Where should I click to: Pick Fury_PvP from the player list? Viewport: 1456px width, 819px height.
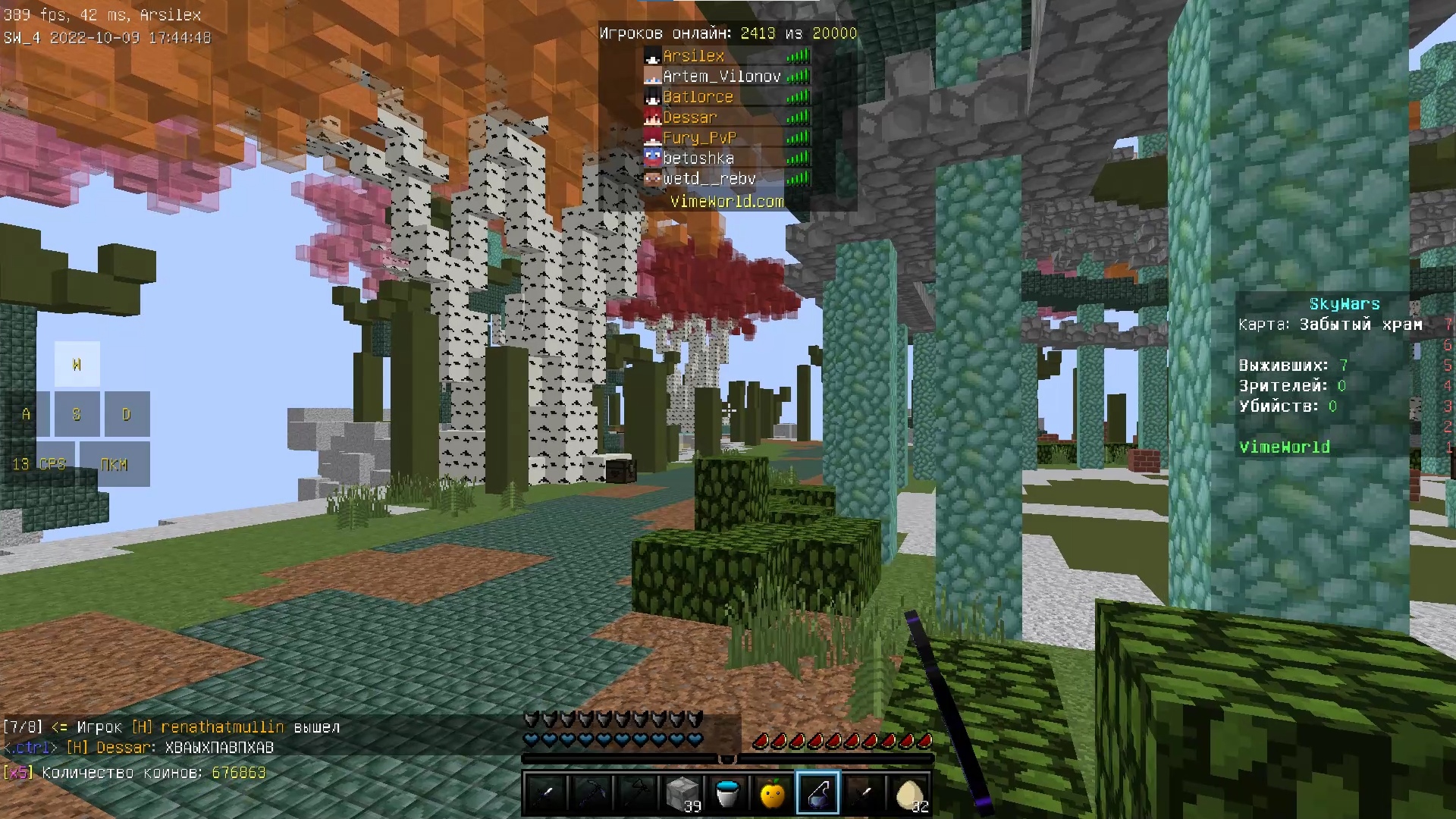point(699,138)
